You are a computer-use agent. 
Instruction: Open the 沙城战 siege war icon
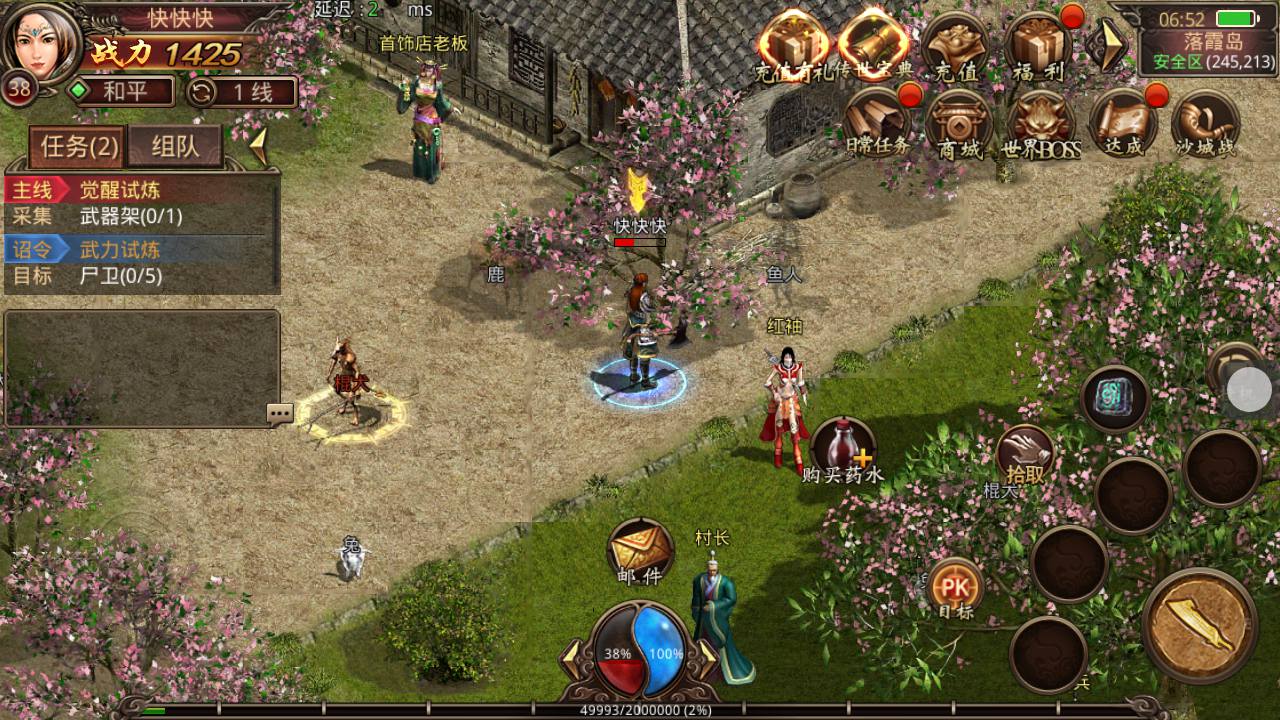tap(1205, 126)
